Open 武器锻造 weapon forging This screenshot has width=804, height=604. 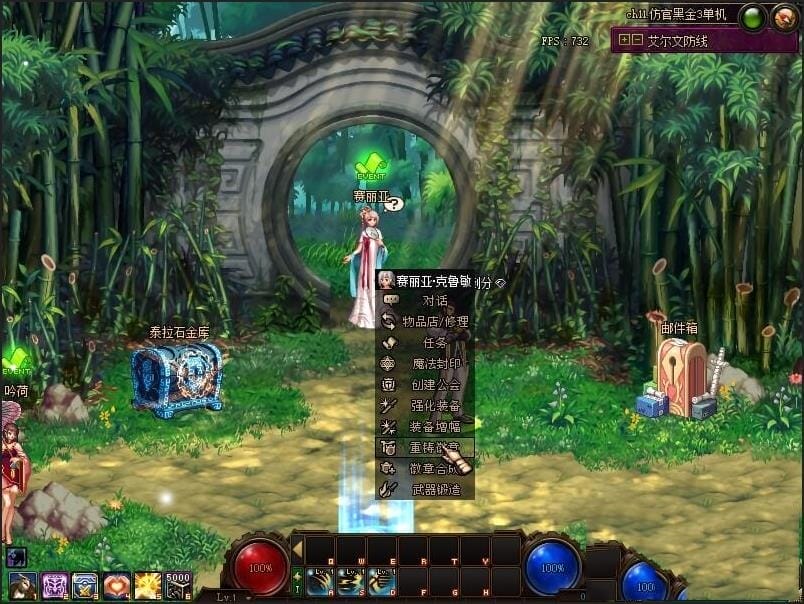[x=434, y=490]
